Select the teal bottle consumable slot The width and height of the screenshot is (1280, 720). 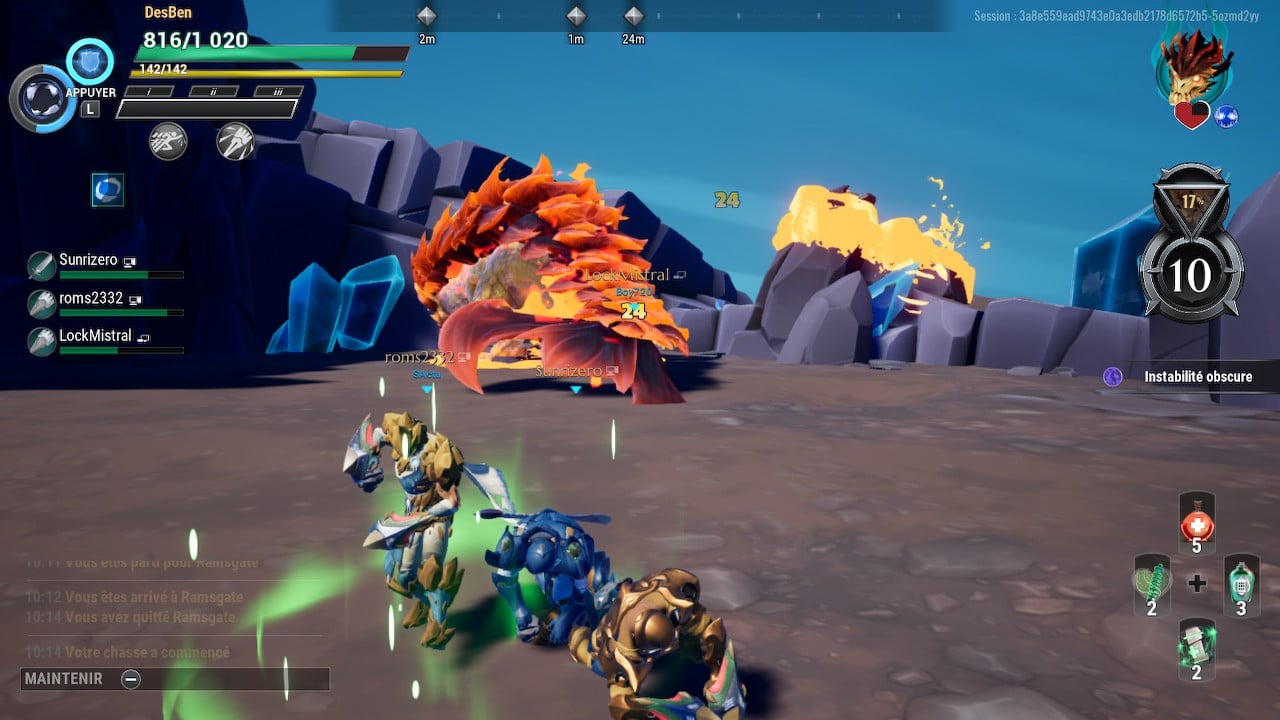tap(1241, 584)
